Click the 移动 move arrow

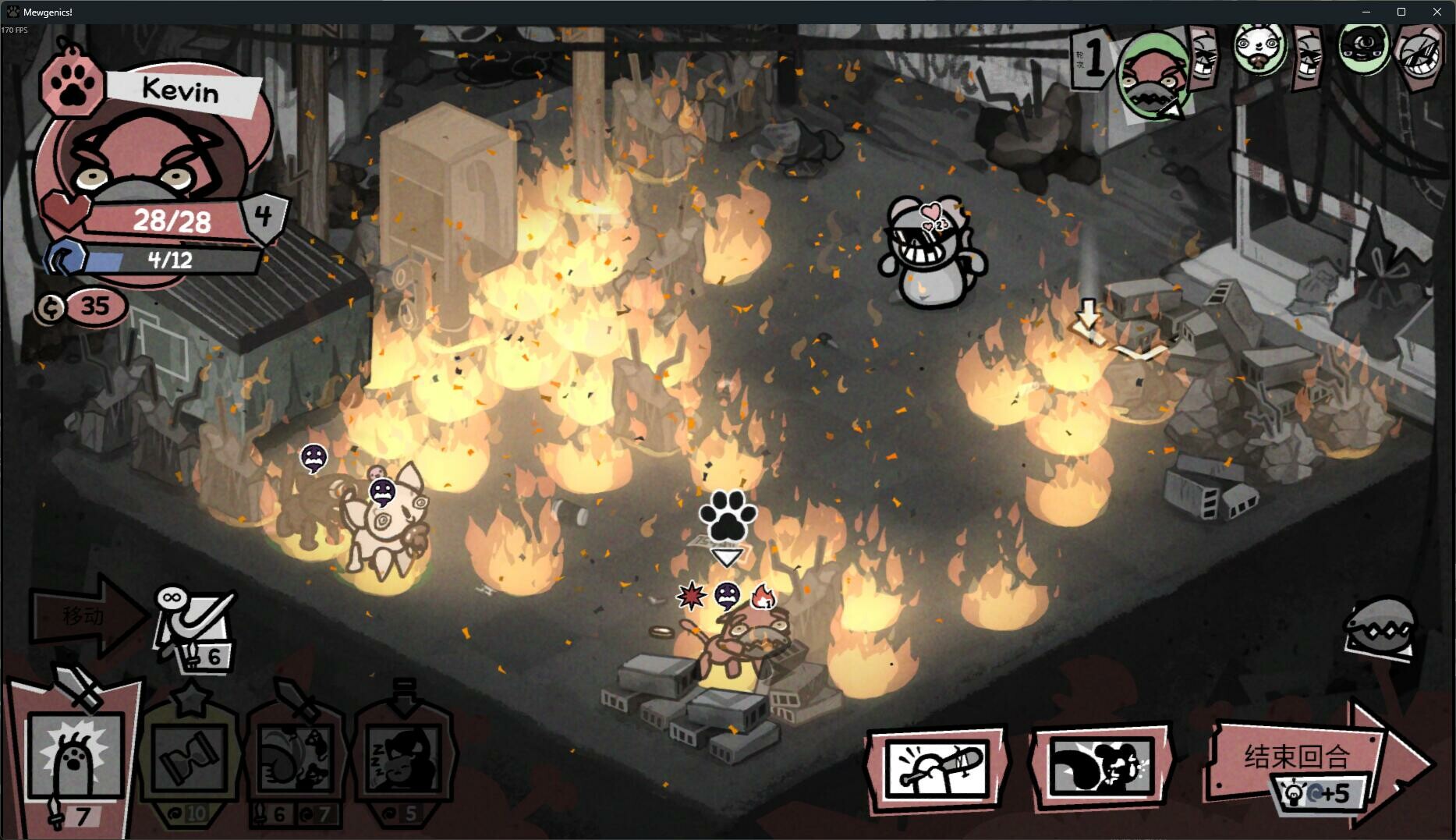(x=86, y=615)
